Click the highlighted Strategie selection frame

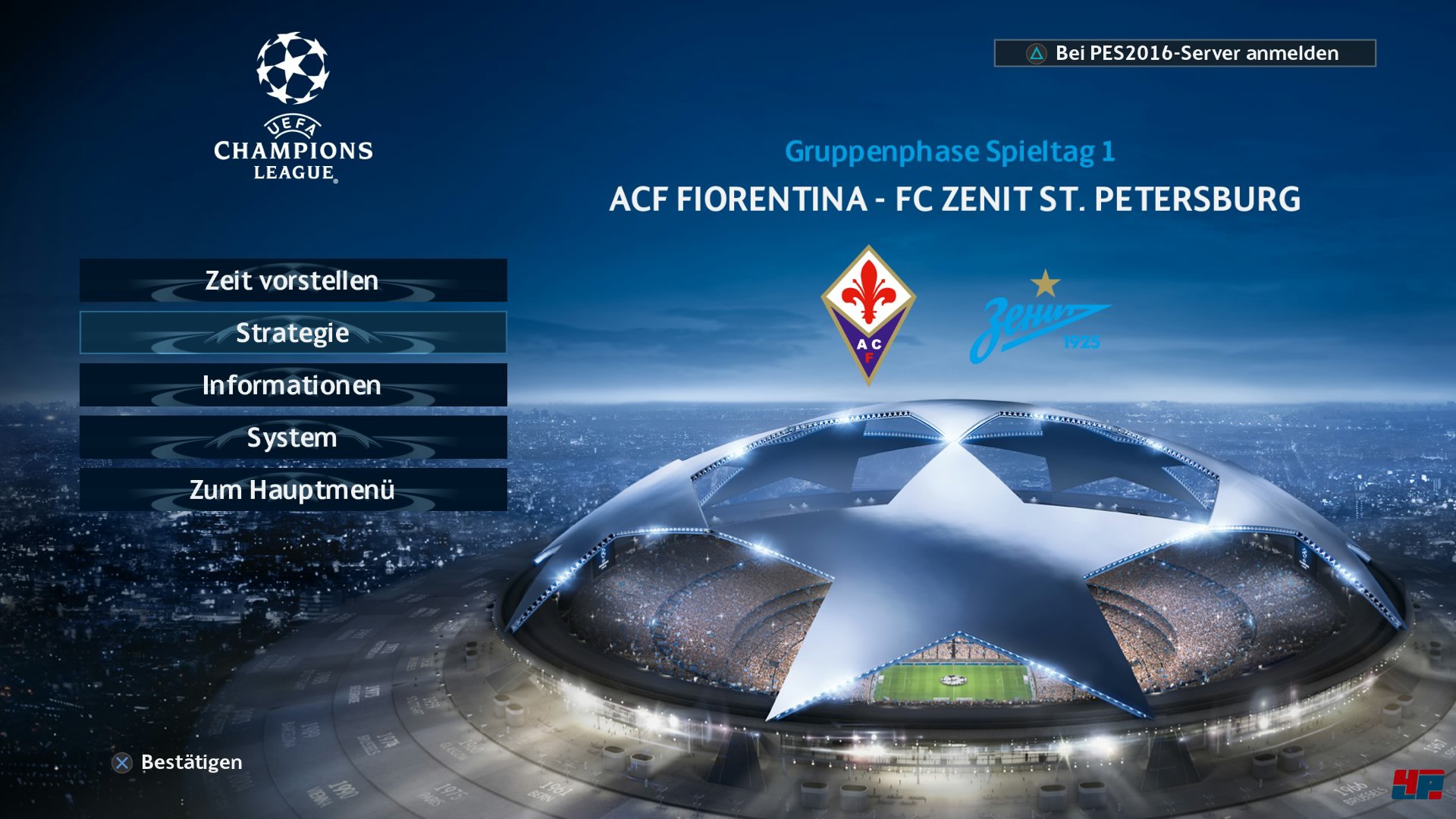click(x=292, y=333)
